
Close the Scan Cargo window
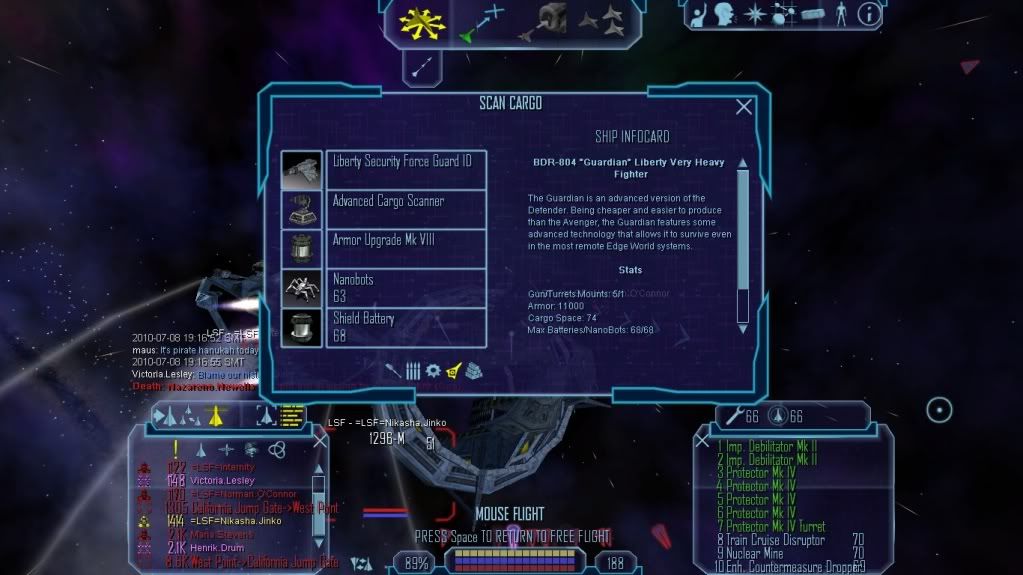point(743,107)
